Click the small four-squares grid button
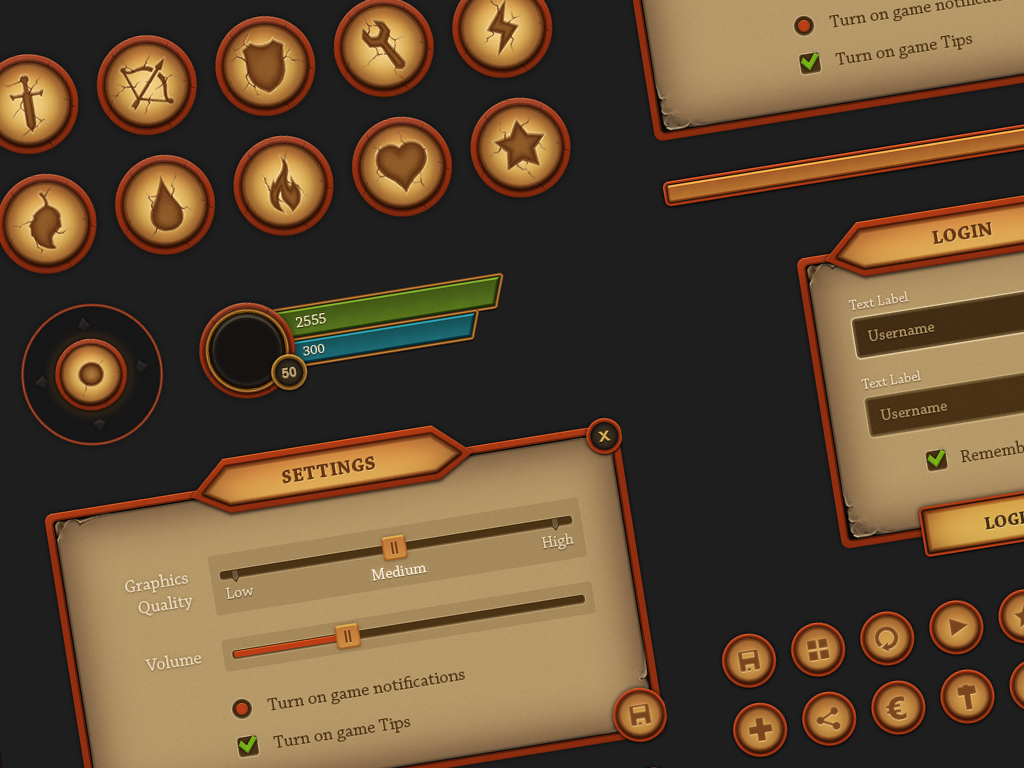 pos(818,650)
